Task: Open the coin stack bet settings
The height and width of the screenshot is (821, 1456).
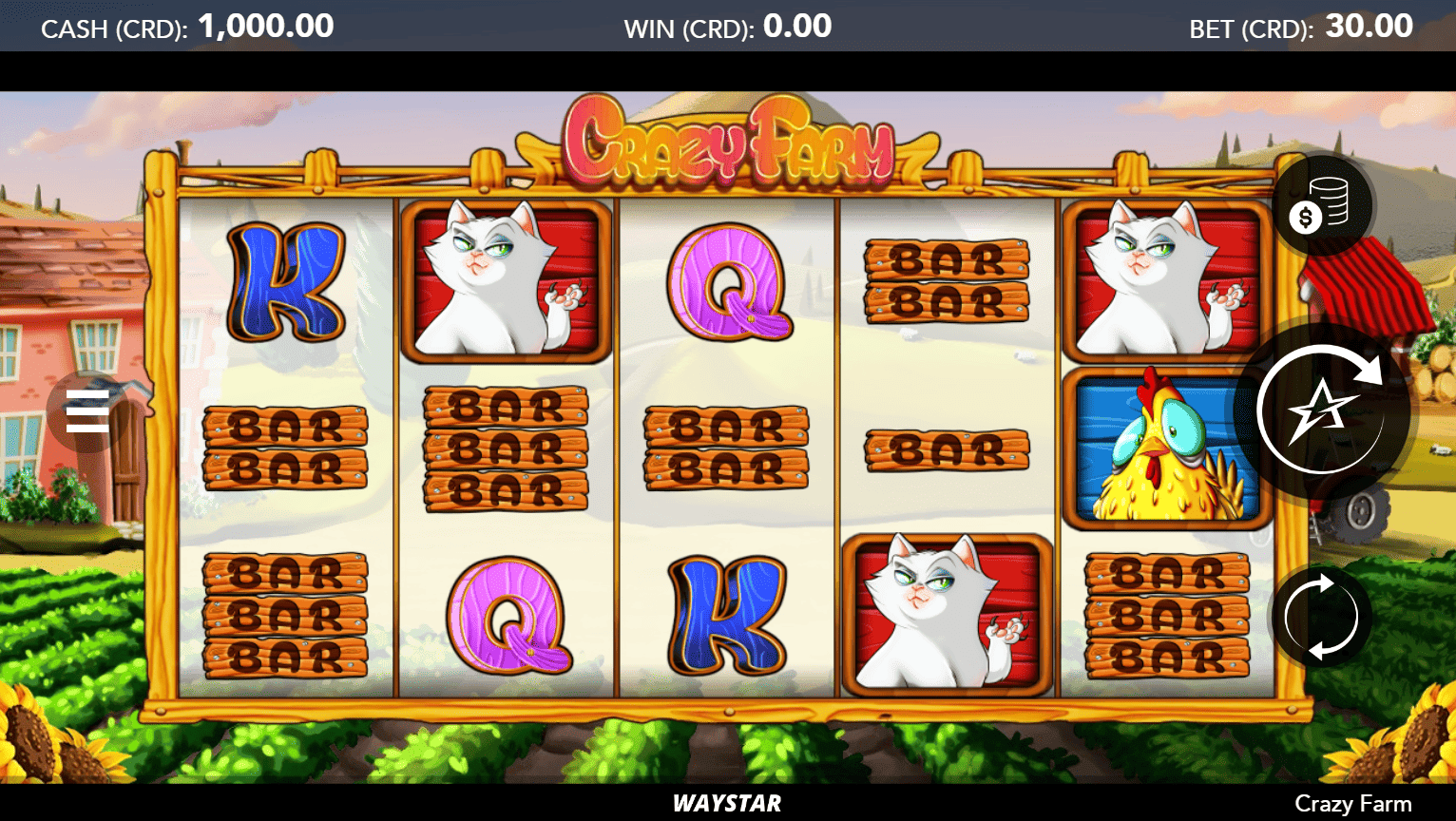Action: click(x=1320, y=205)
